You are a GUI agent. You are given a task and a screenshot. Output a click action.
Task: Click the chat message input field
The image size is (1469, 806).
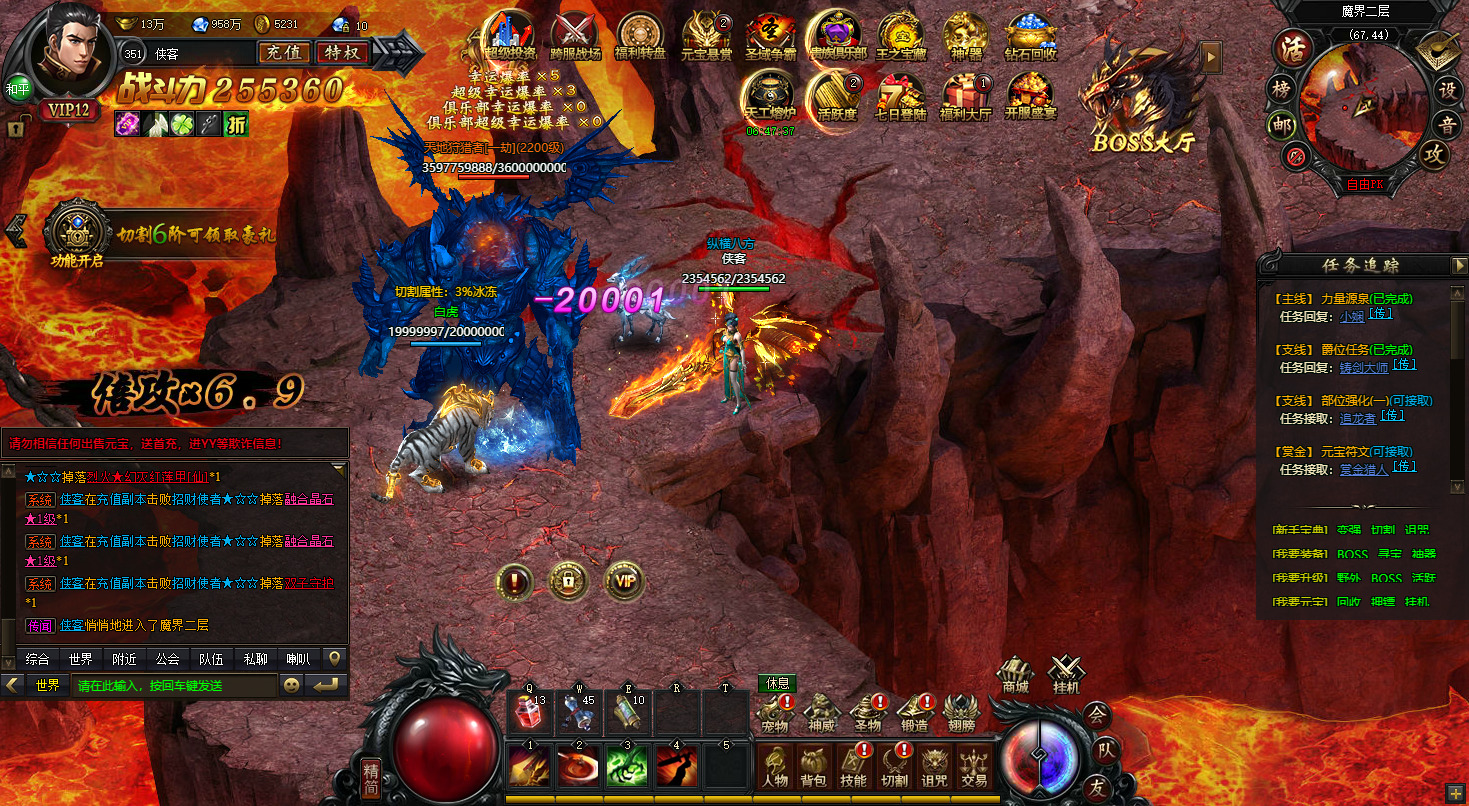point(173,686)
